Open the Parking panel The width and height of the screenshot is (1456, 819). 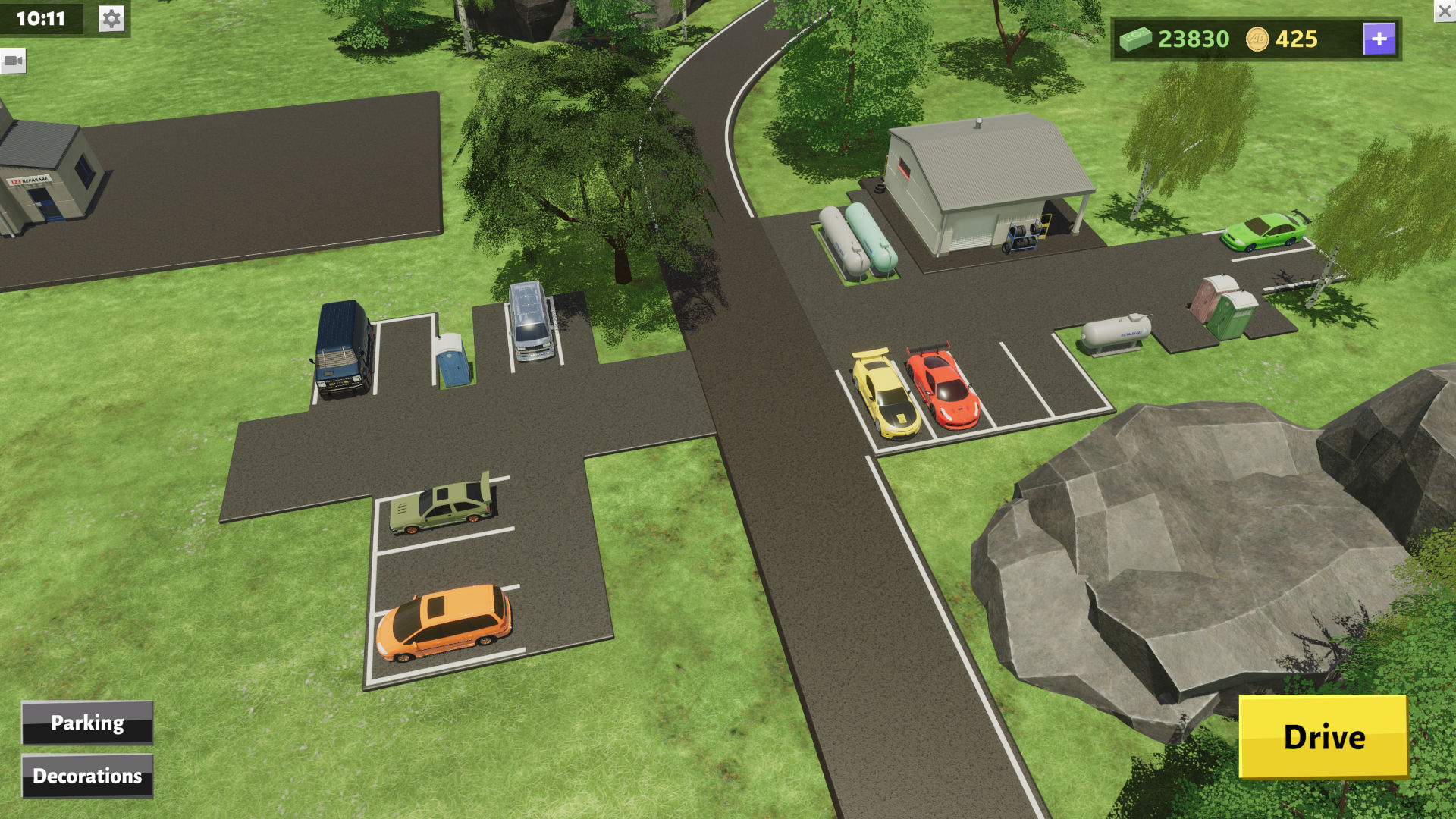click(87, 723)
